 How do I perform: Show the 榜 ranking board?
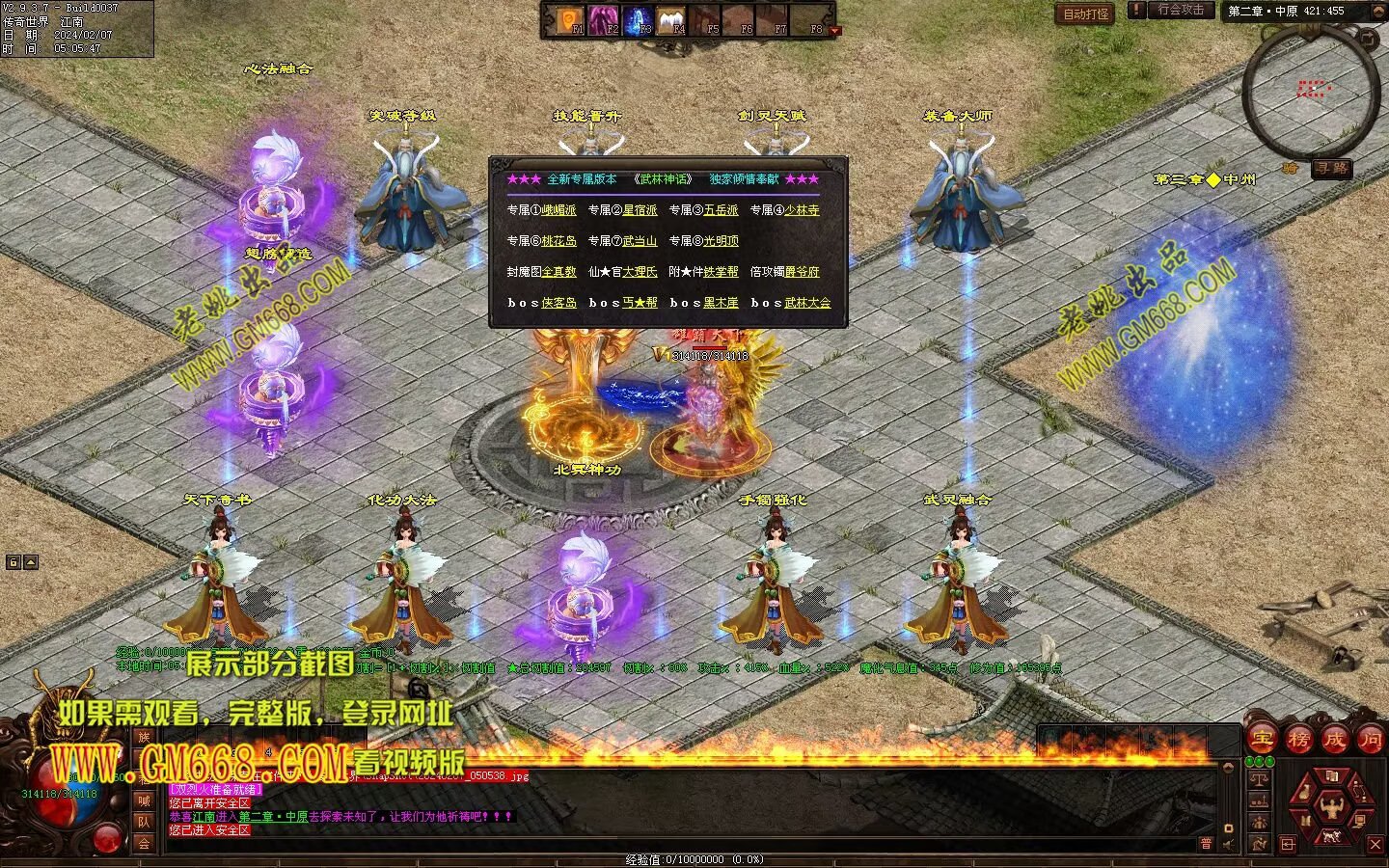click(1298, 740)
